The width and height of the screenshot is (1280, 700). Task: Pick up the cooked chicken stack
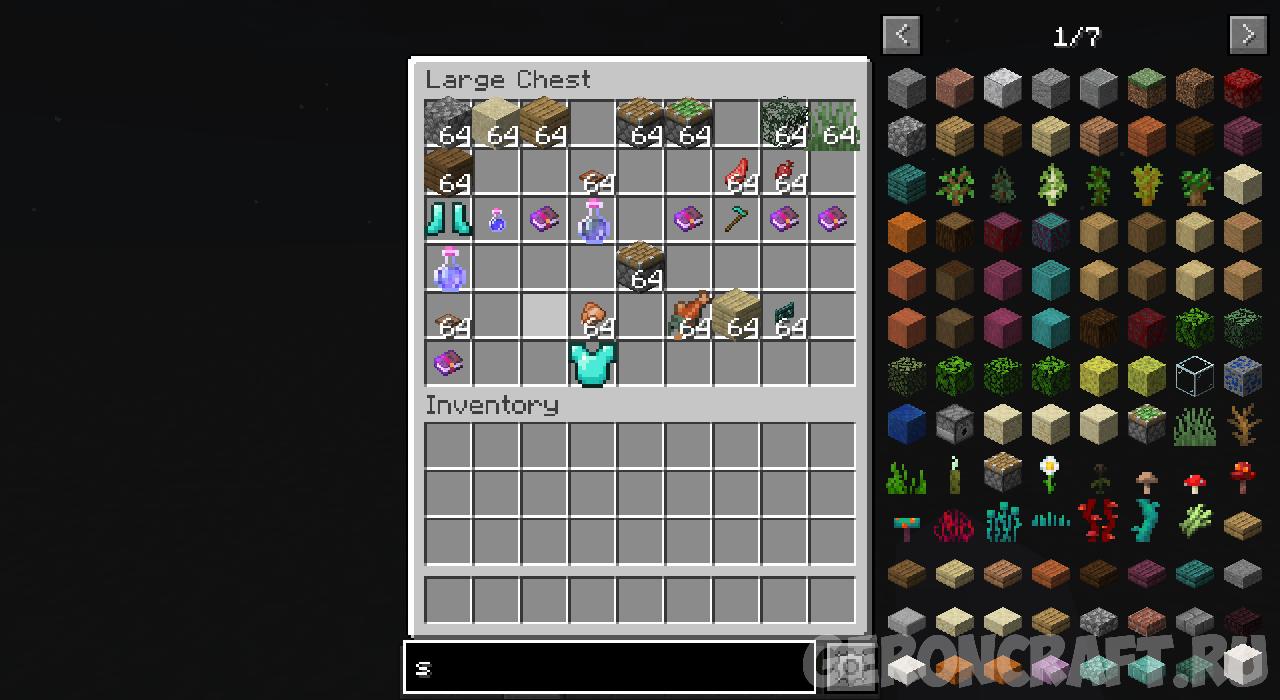[x=689, y=315]
